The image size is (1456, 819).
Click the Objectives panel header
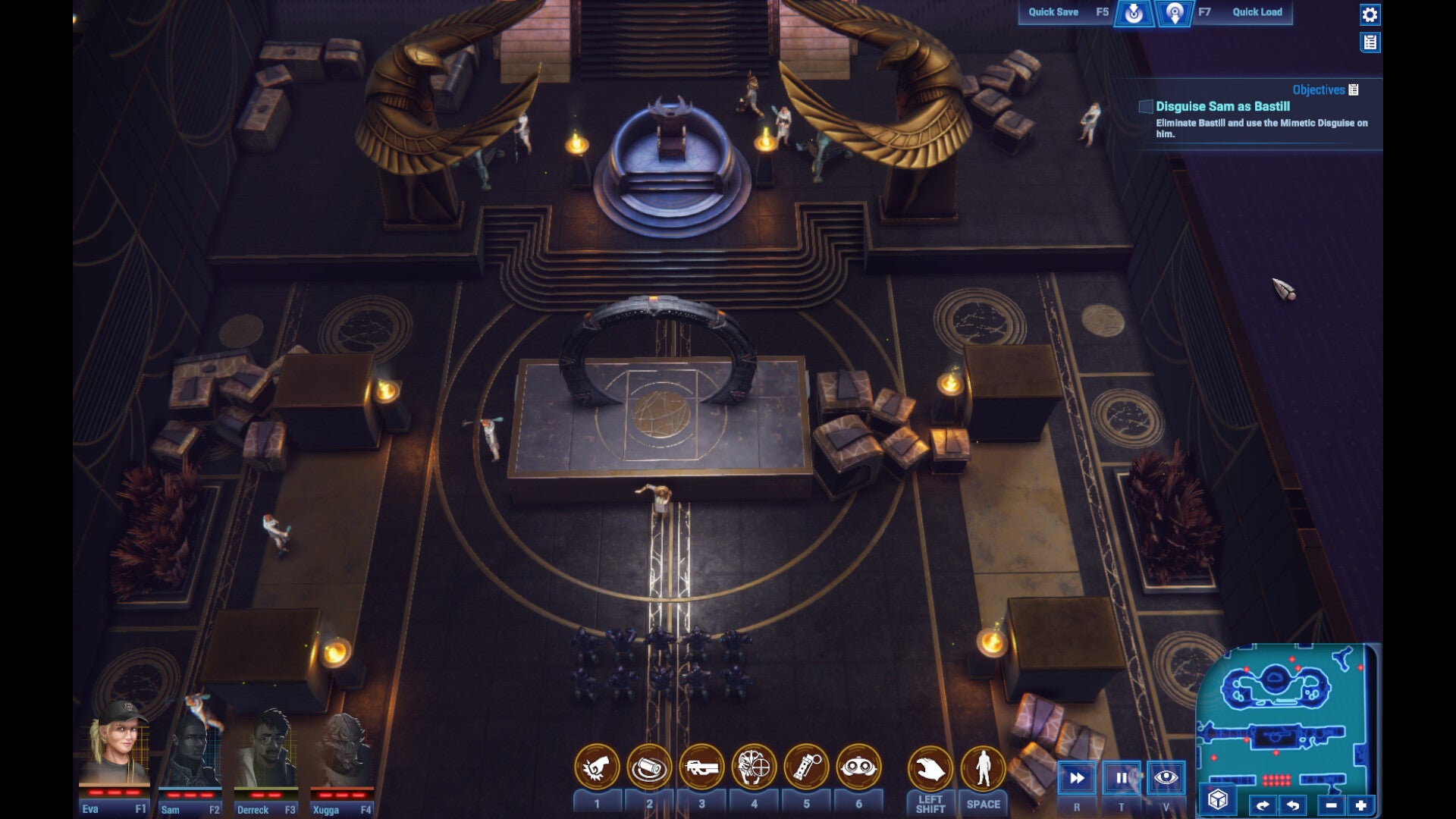coord(1319,89)
